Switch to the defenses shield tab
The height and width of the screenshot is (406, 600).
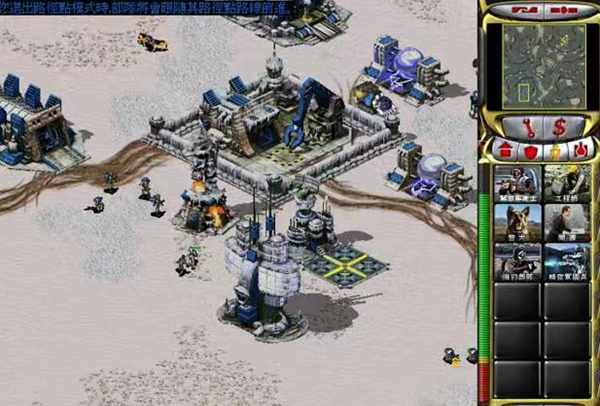tap(529, 150)
